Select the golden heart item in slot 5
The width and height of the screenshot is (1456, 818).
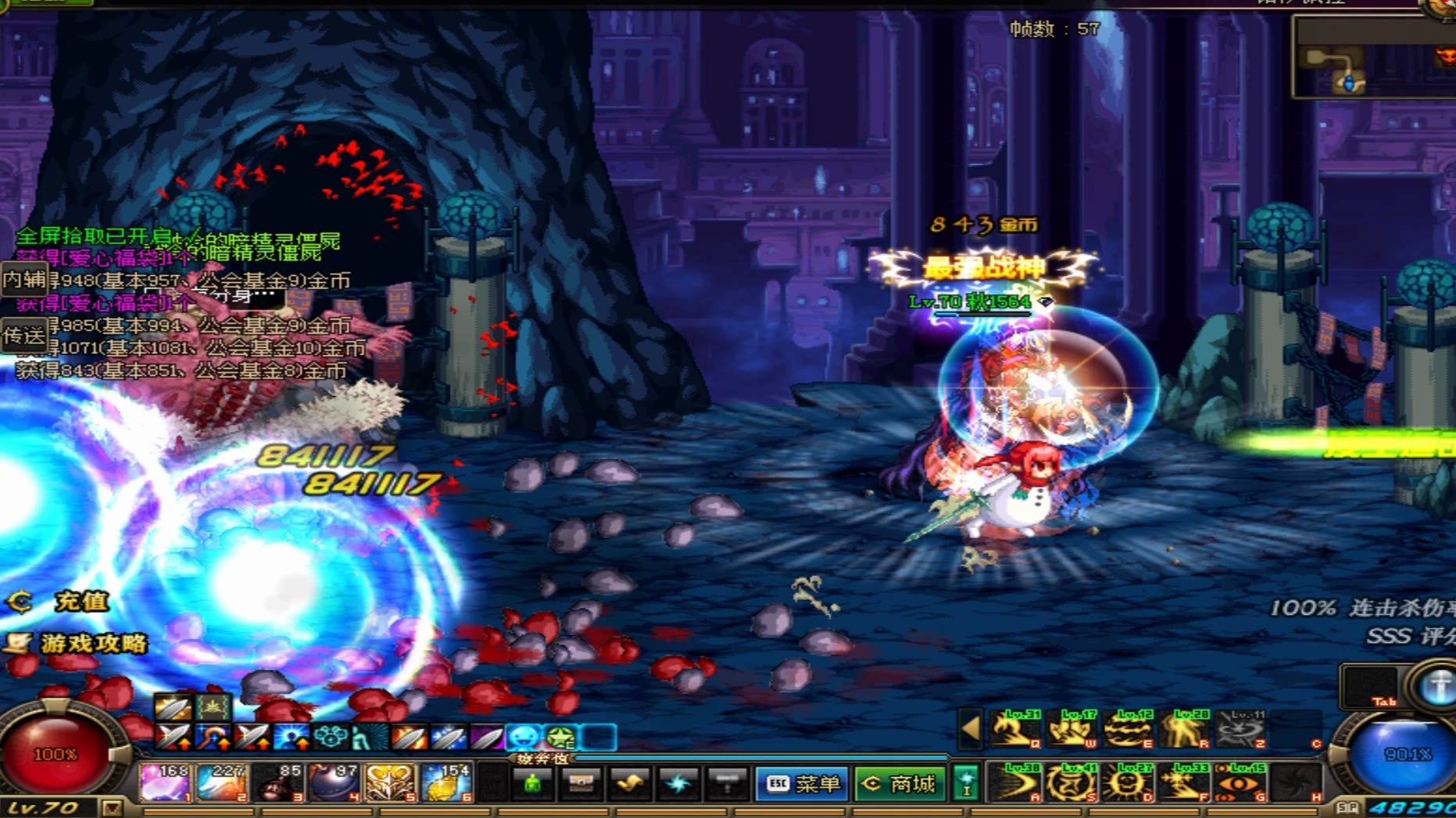click(390, 783)
